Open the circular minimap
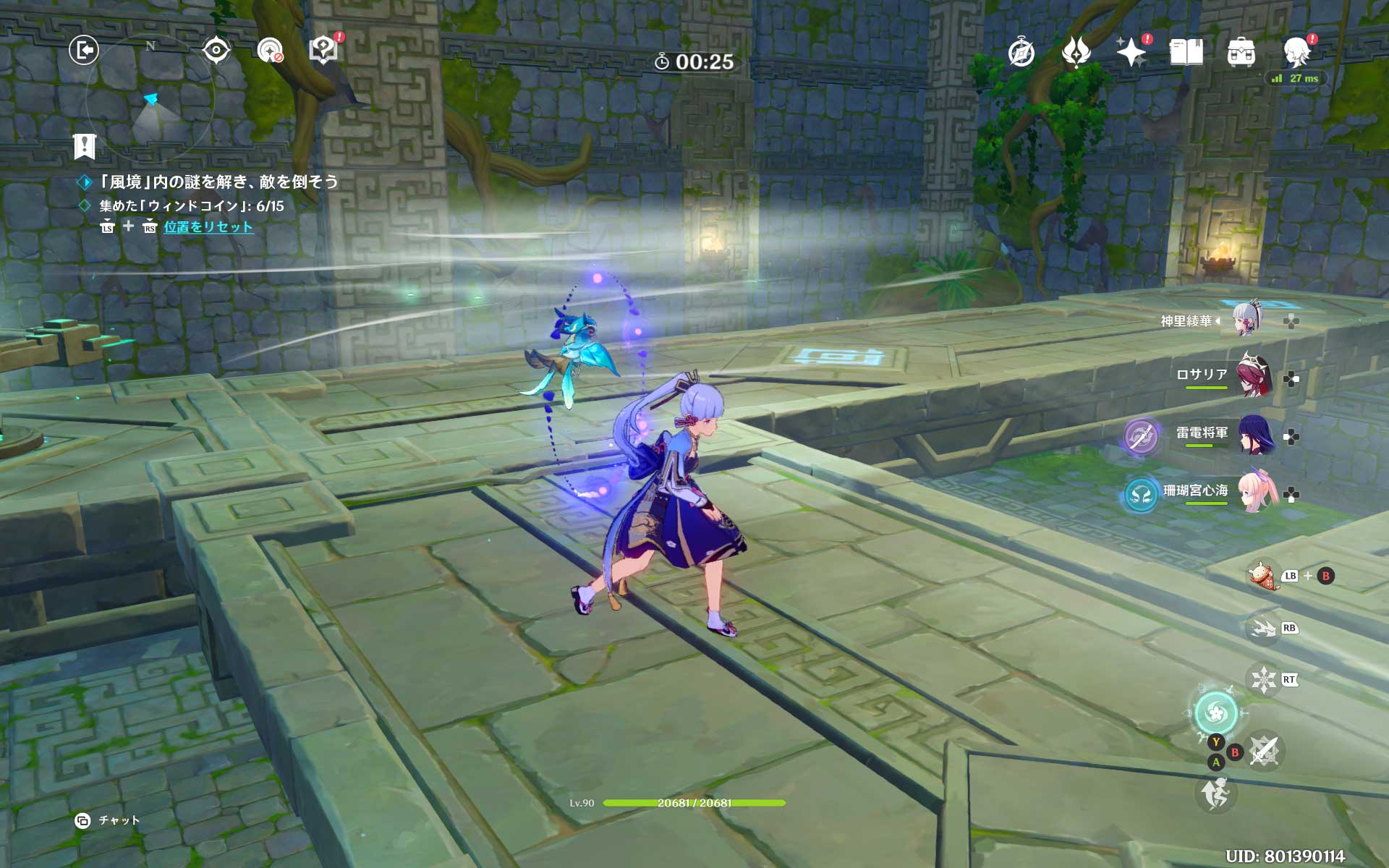 (150, 101)
